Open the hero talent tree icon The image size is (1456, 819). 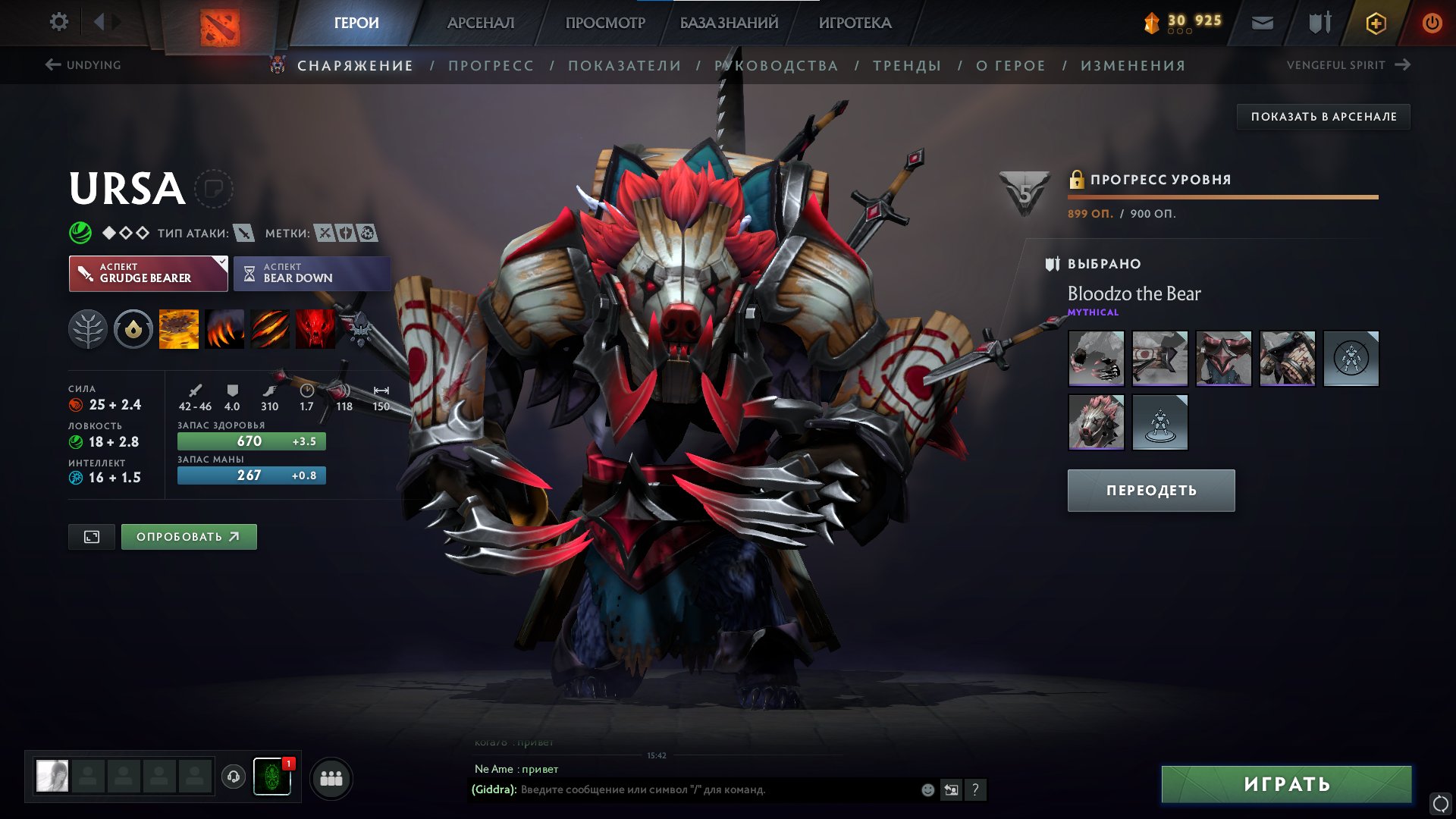tap(88, 330)
